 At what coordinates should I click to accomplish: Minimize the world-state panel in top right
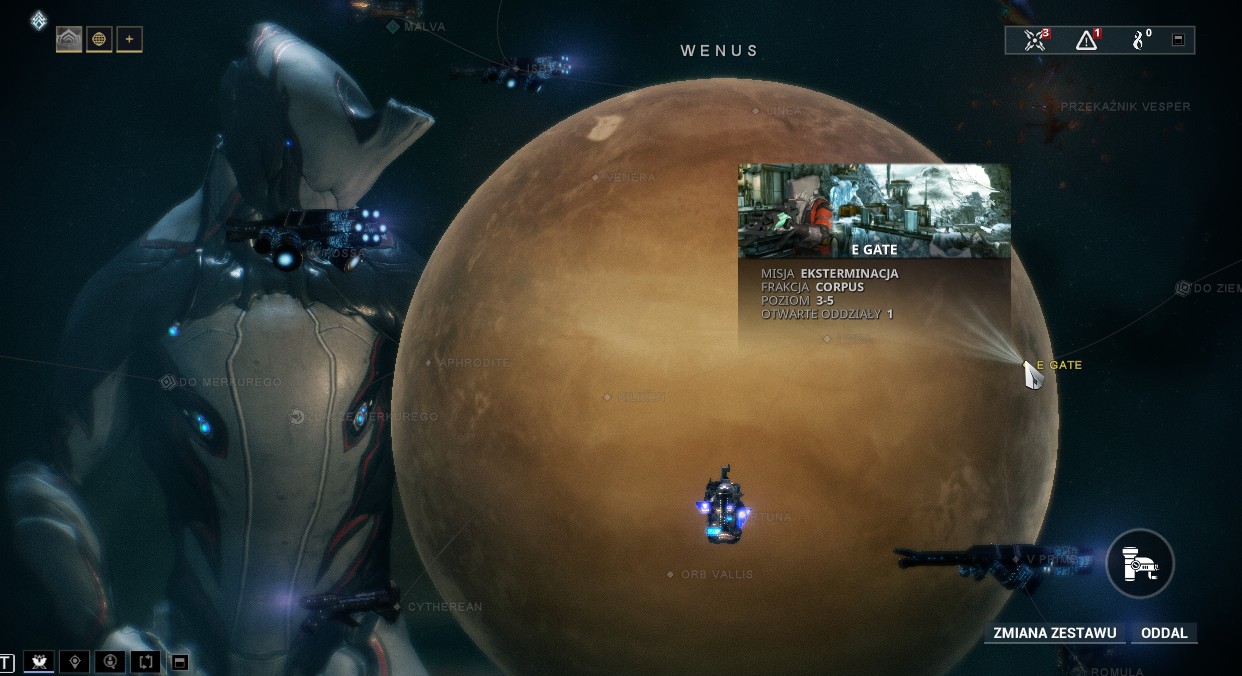coord(1178,40)
